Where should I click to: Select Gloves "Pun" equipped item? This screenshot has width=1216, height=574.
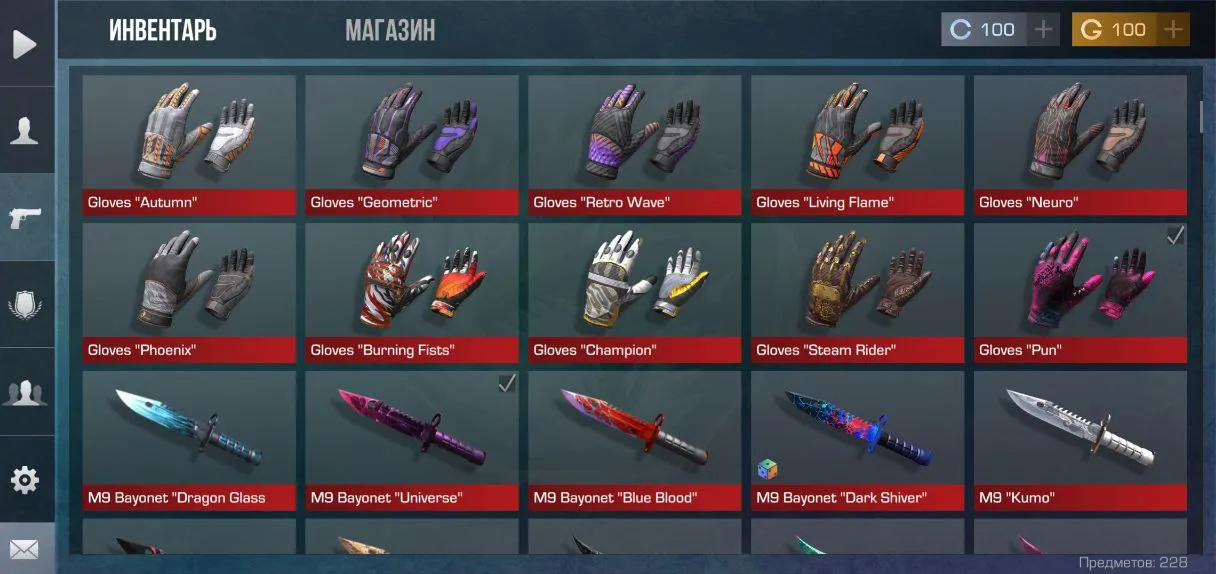point(1080,293)
